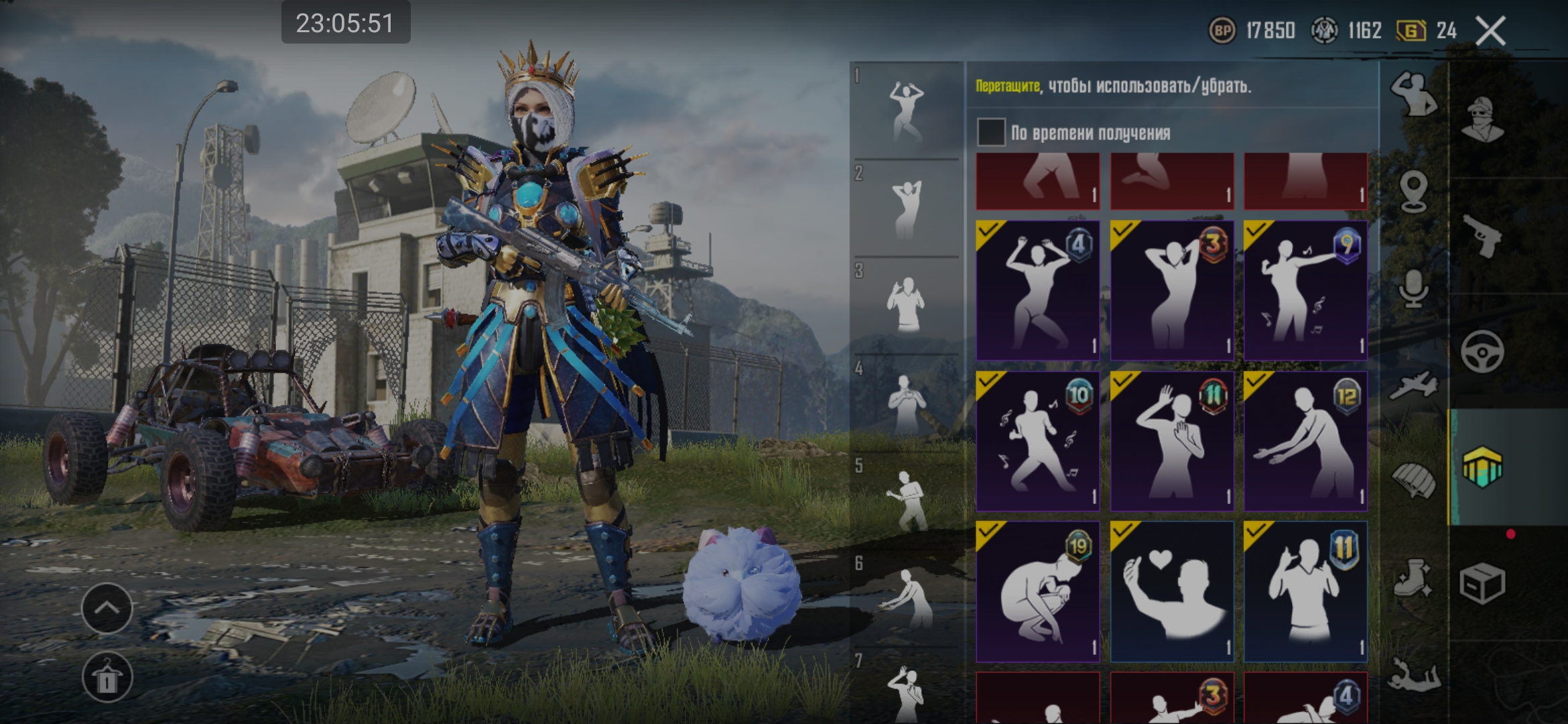Open the crate box tab
The height and width of the screenshot is (724, 1568).
(1482, 583)
